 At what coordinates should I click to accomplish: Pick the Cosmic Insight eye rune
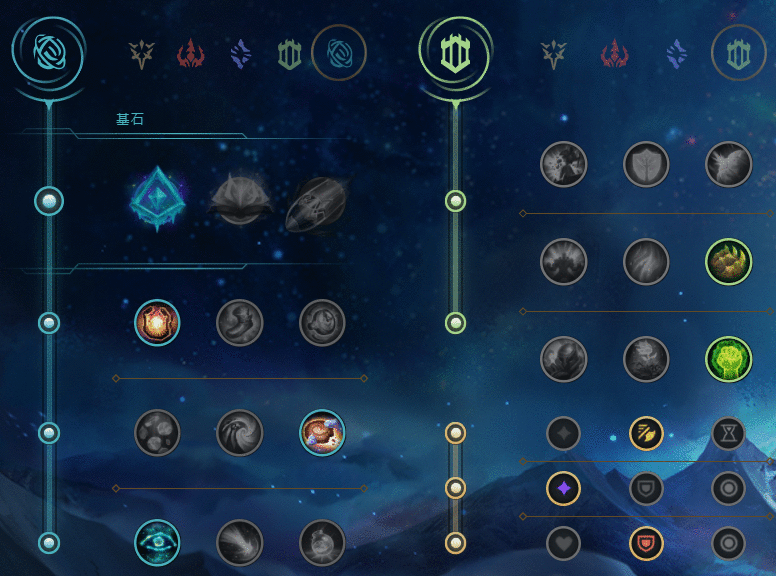[x=157, y=543]
